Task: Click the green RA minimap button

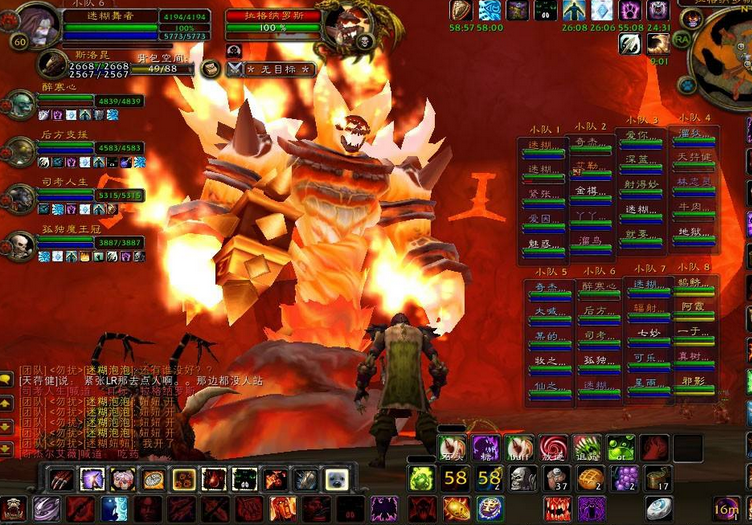Action: [x=682, y=39]
